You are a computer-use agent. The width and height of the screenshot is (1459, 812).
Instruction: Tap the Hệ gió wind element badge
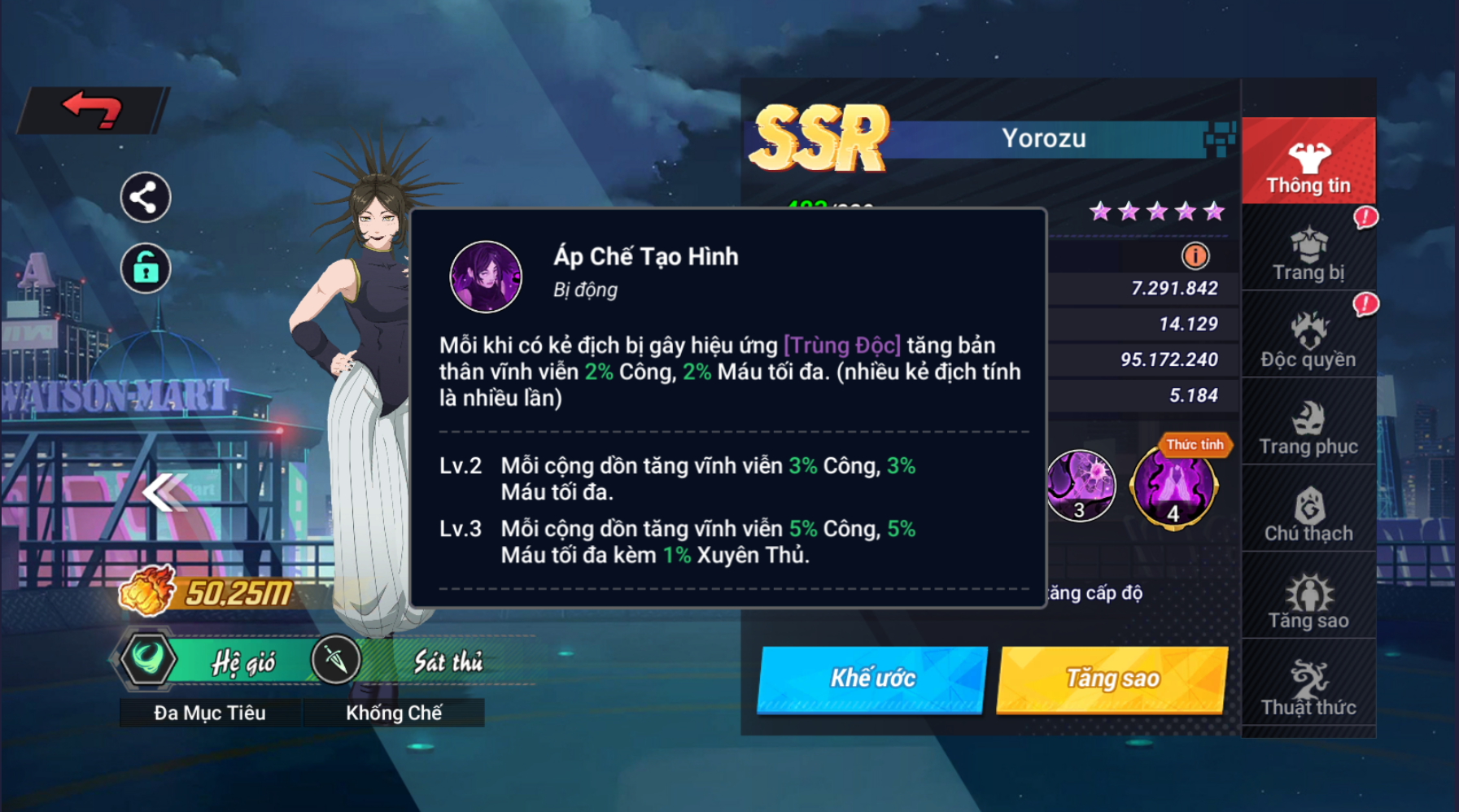pyautogui.click(x=212, y=661)
